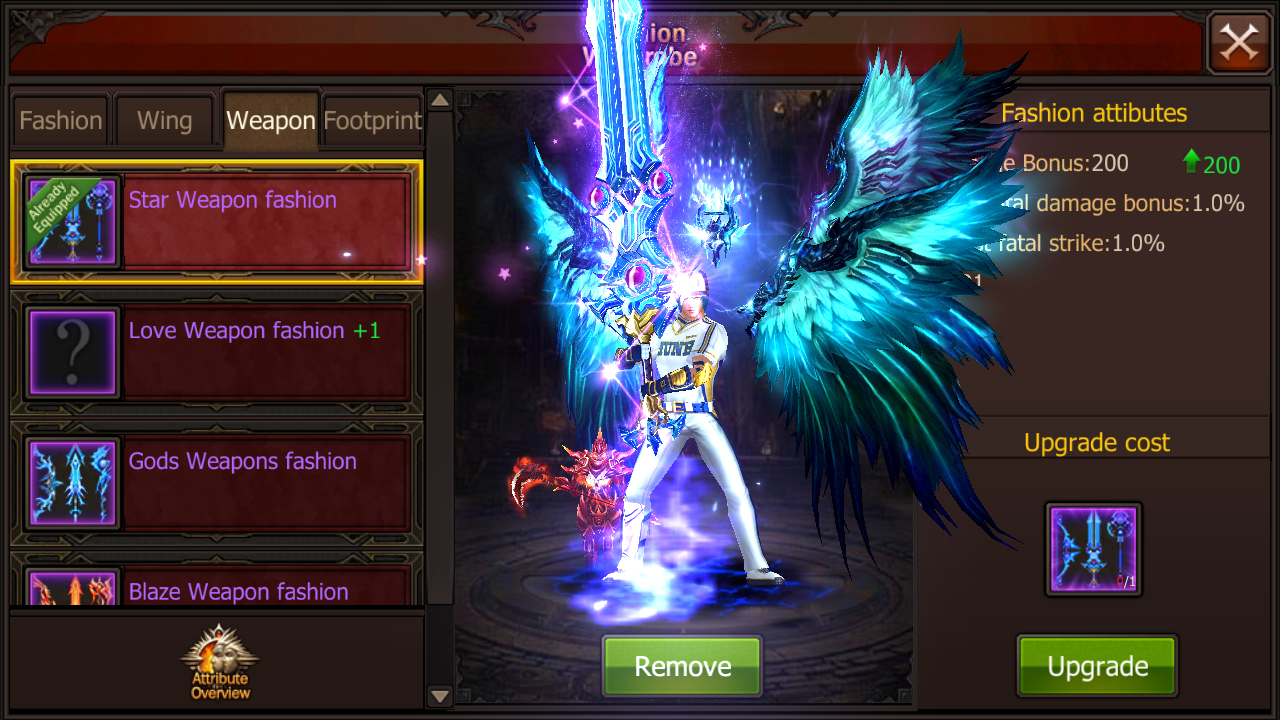Click the scroll-up arrow on the fashion list
The height and width of the screenshot is (720, 1280).
coord(439,99)
